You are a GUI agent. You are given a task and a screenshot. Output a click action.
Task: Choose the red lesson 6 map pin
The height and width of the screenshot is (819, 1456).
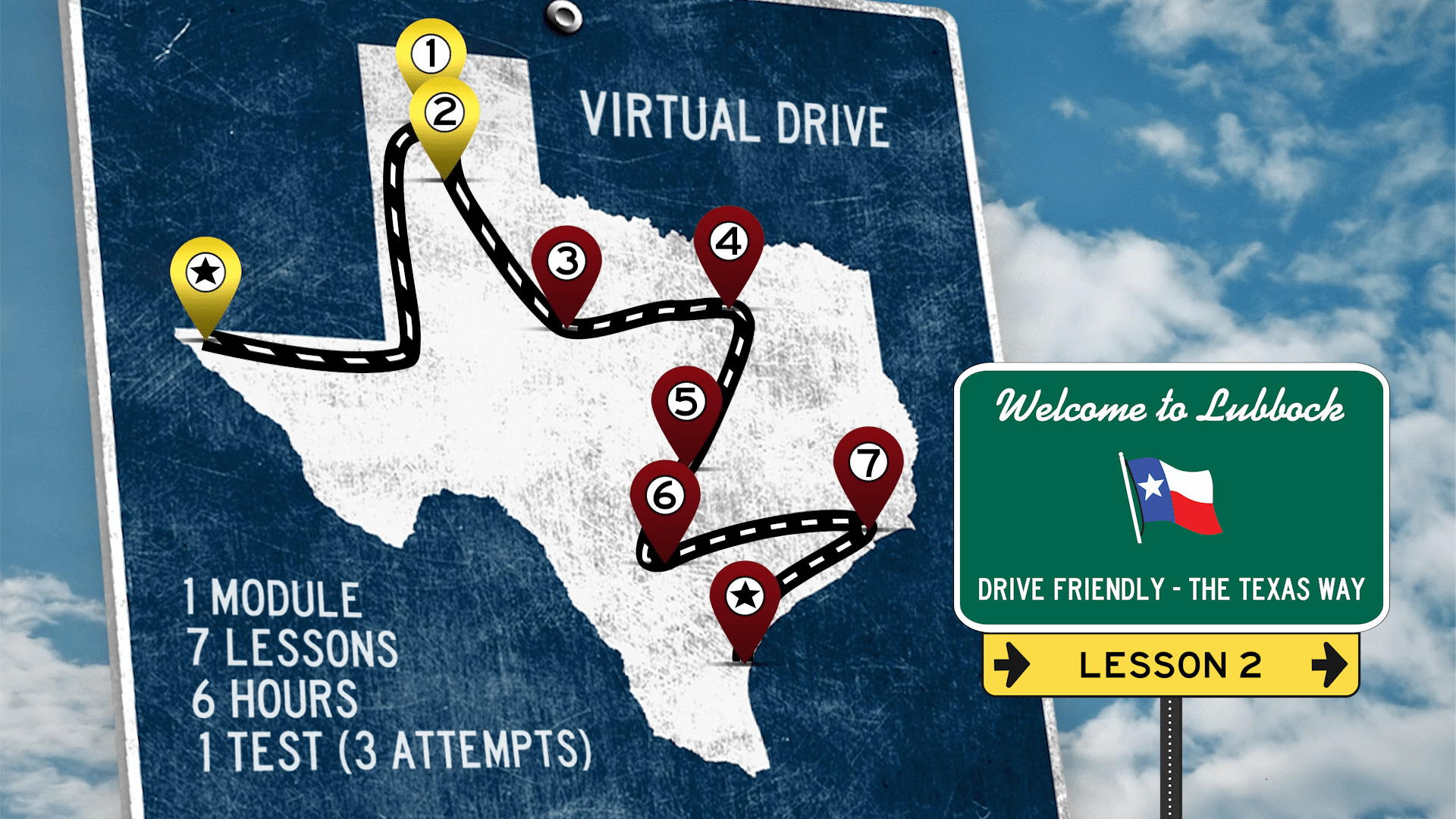click(665, 497)
